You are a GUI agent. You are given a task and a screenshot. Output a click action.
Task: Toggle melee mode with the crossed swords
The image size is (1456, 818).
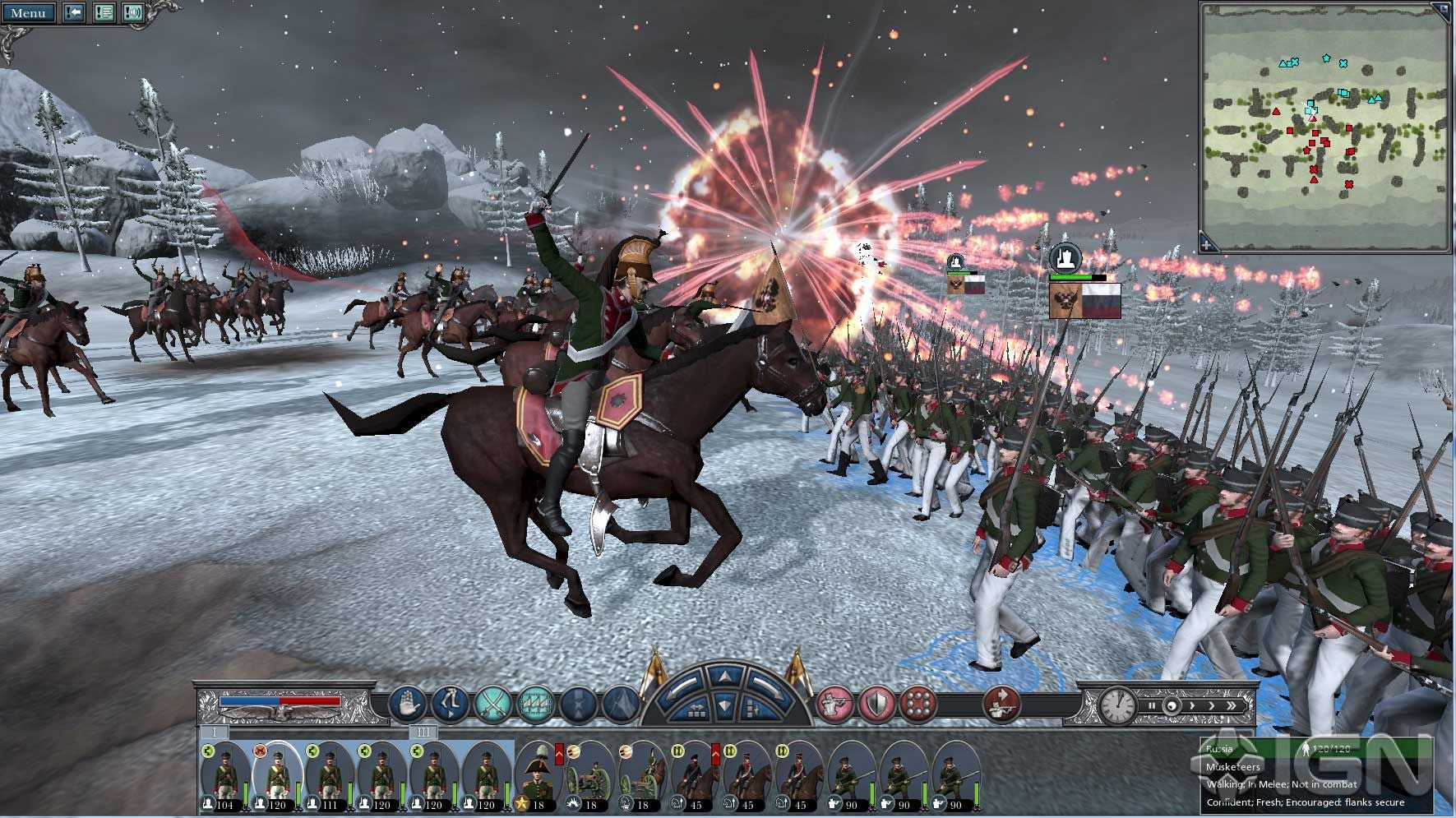point(493,705)
